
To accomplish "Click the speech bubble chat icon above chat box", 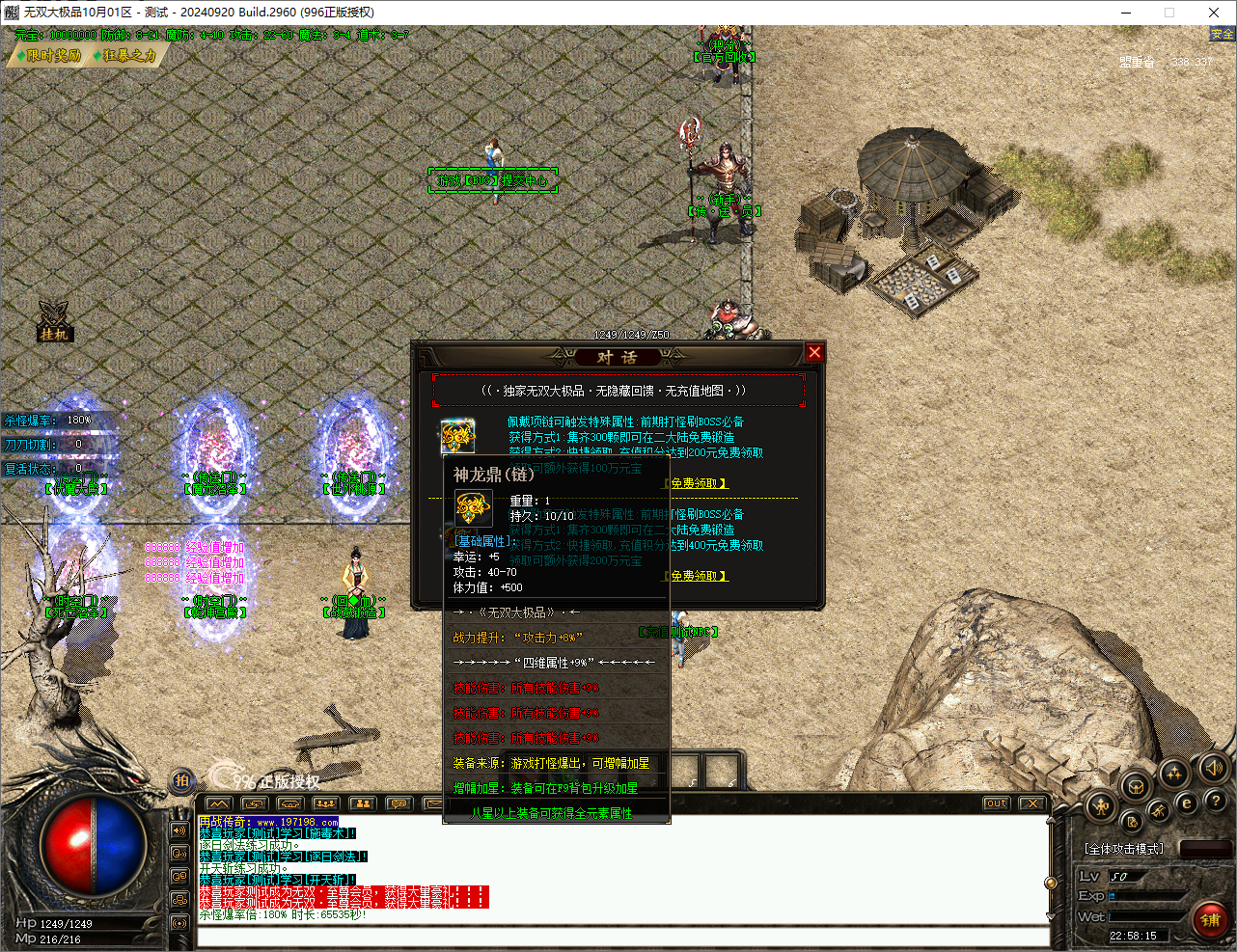I will click(x=398, y=803).
